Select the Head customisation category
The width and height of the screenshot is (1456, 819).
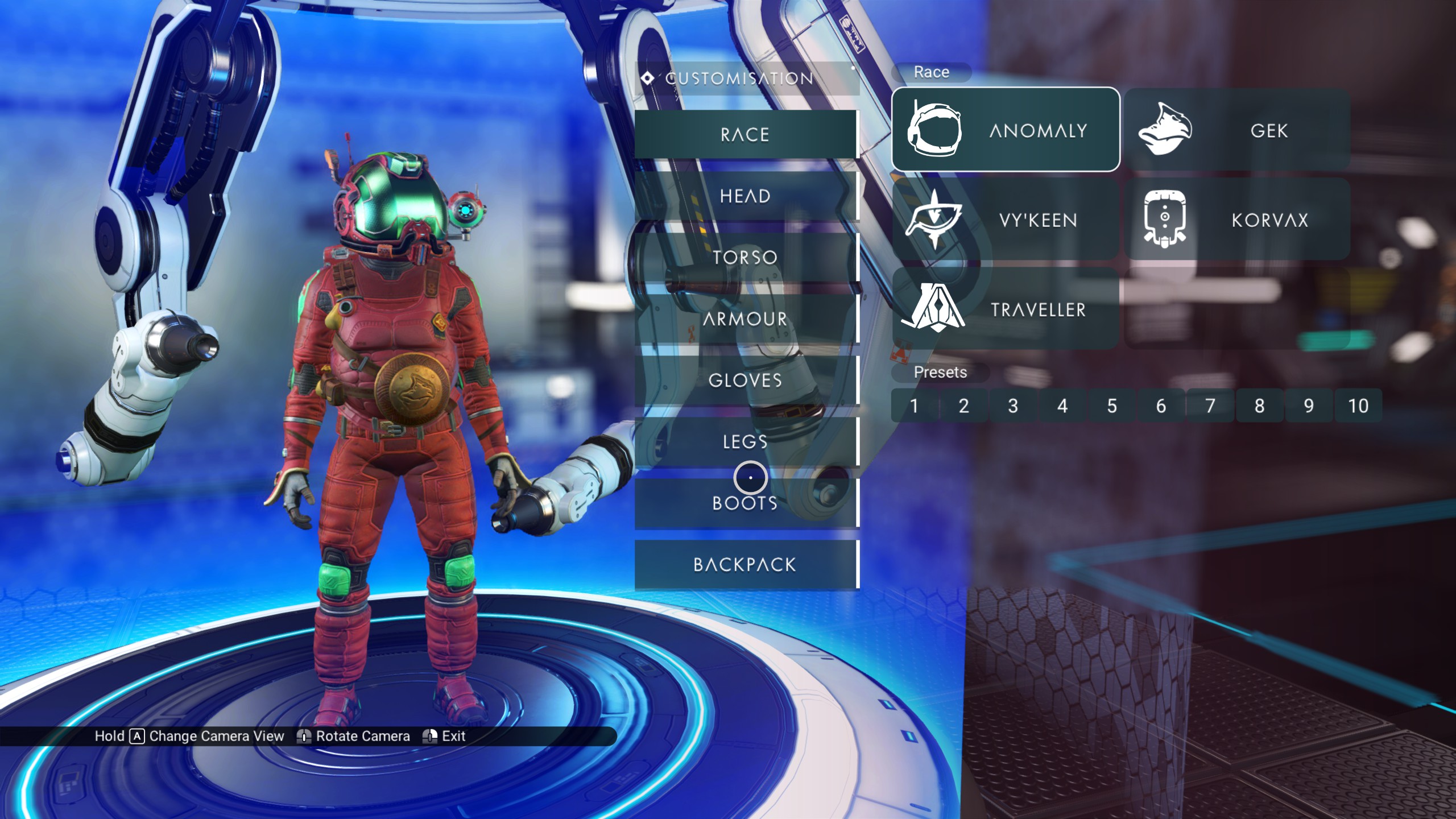pos(745,196)
